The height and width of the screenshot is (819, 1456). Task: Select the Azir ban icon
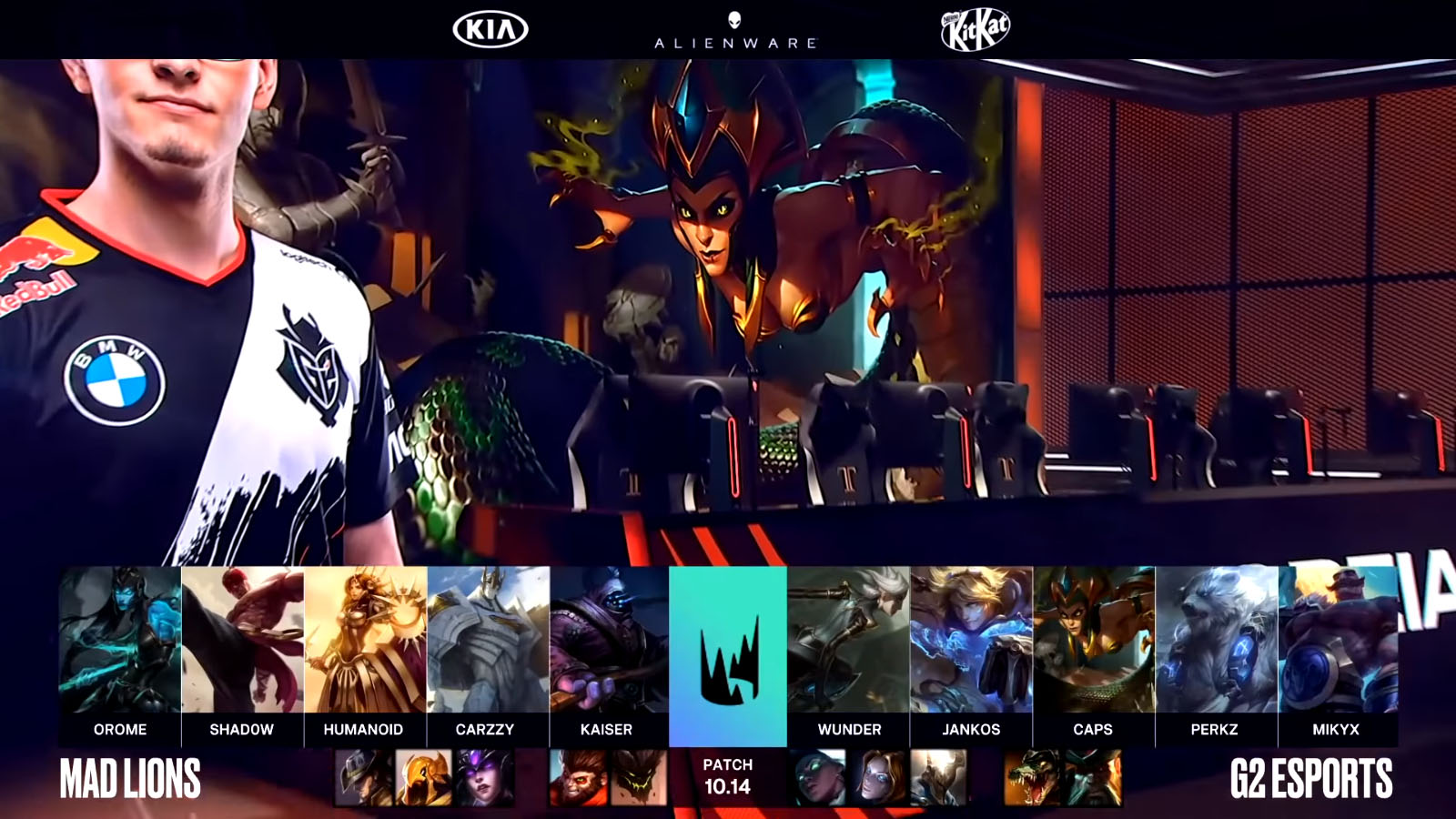423,778
